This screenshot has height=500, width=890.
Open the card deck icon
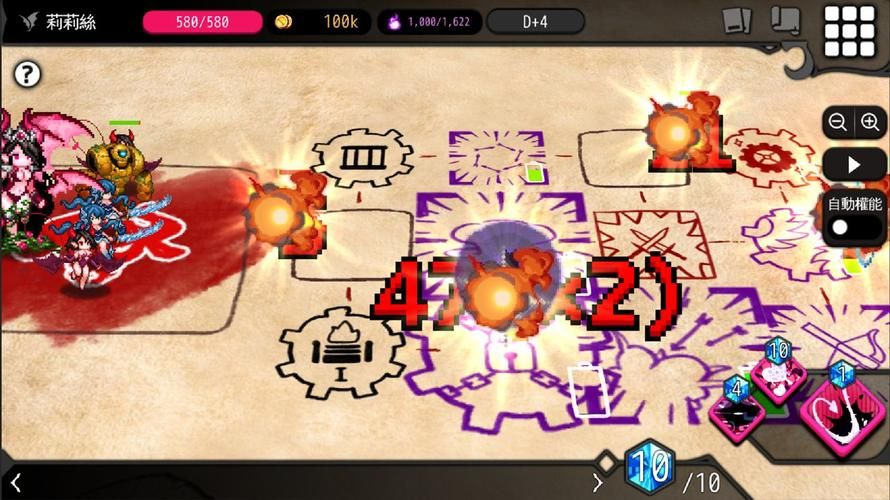pyautogui.click(x=738, y=21)
